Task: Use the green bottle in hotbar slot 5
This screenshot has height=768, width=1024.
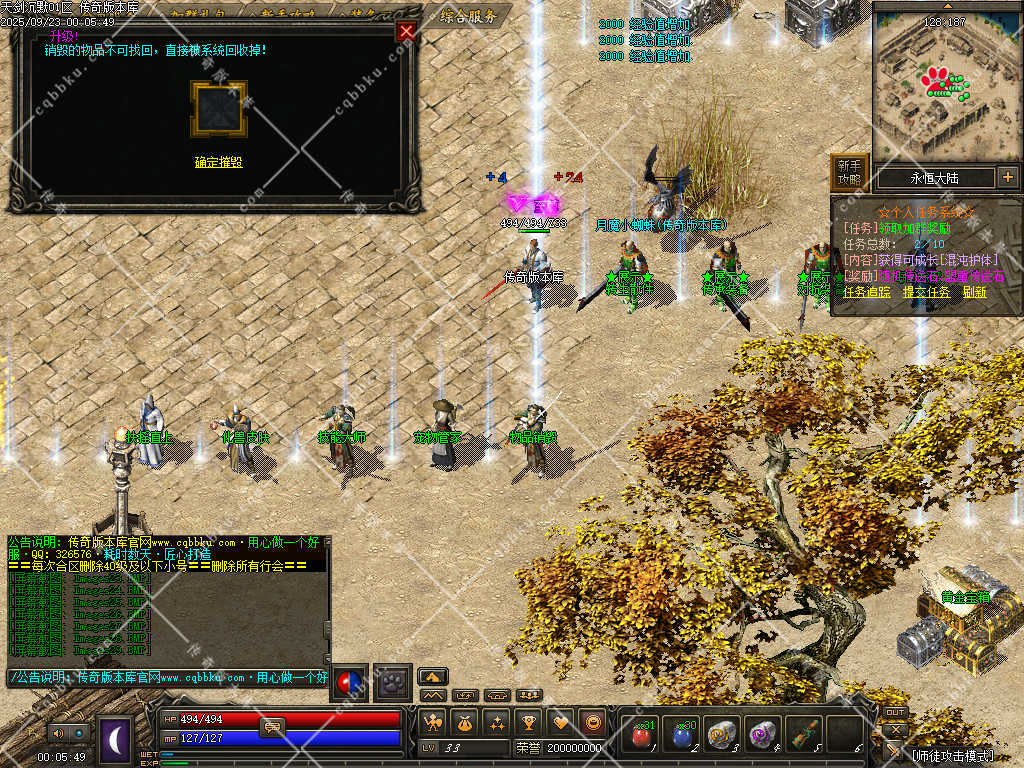Action: (802, 735)
